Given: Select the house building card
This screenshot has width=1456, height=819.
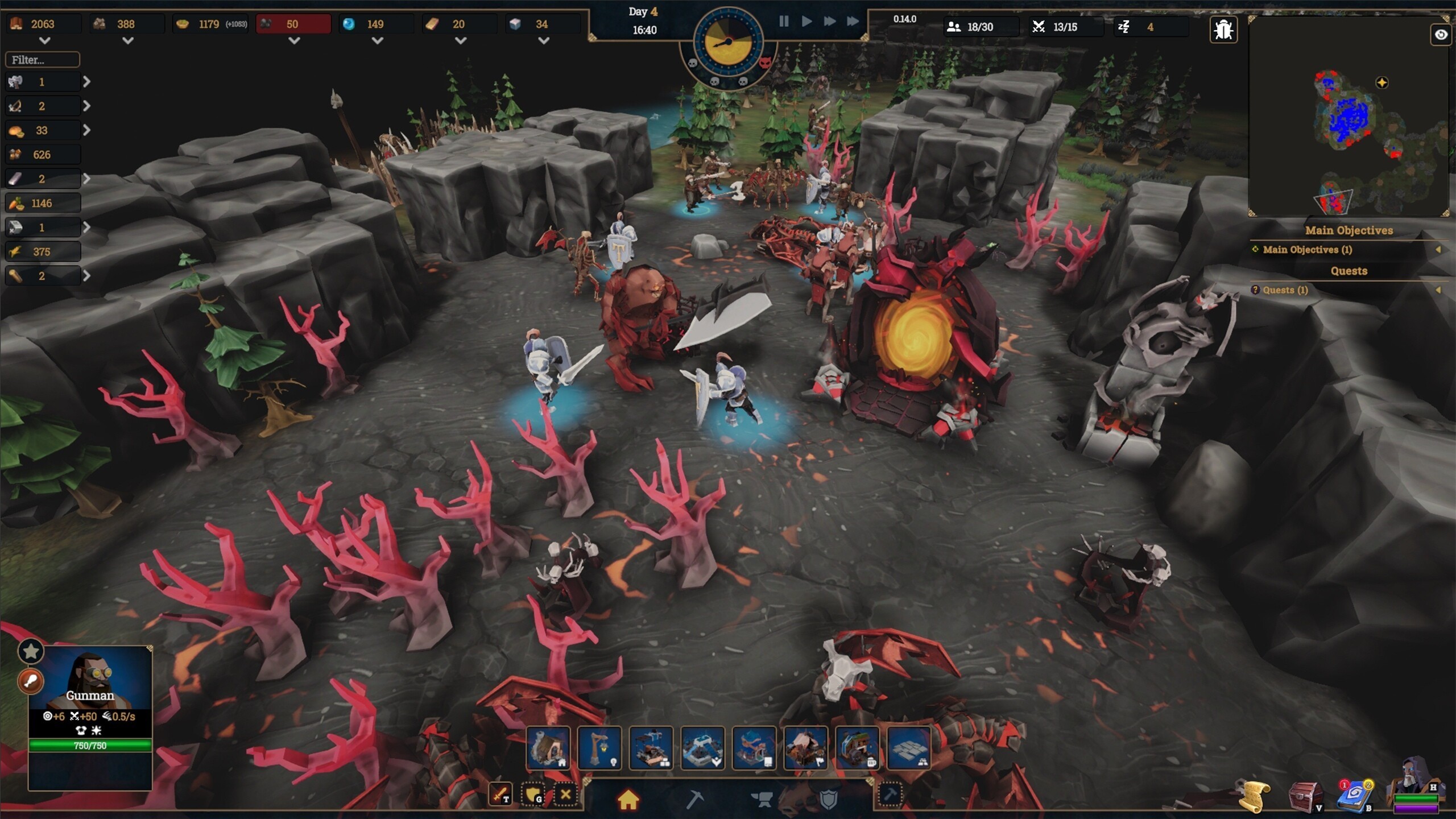Looking at the screenshot, I should tap(548, 748).
